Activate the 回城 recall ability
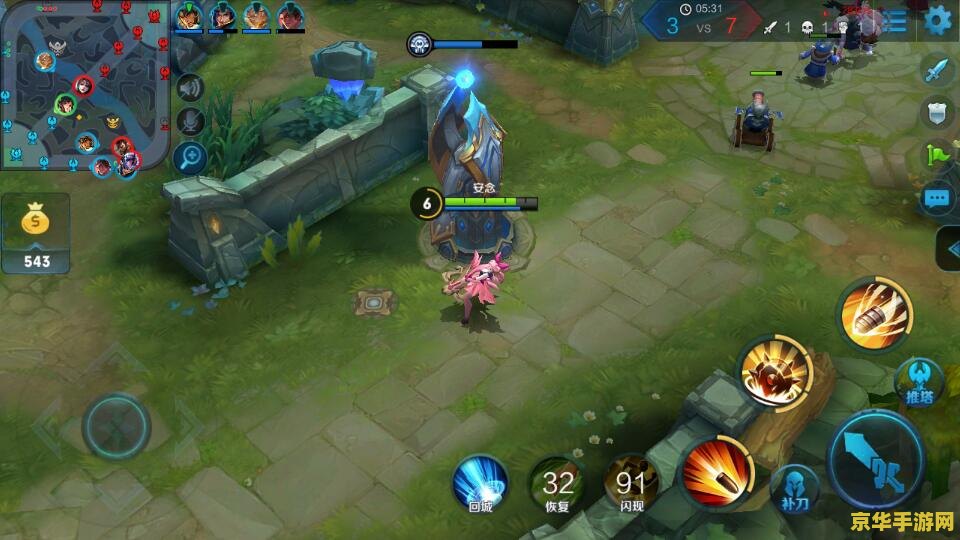The image size is (960, 540). 481,483
